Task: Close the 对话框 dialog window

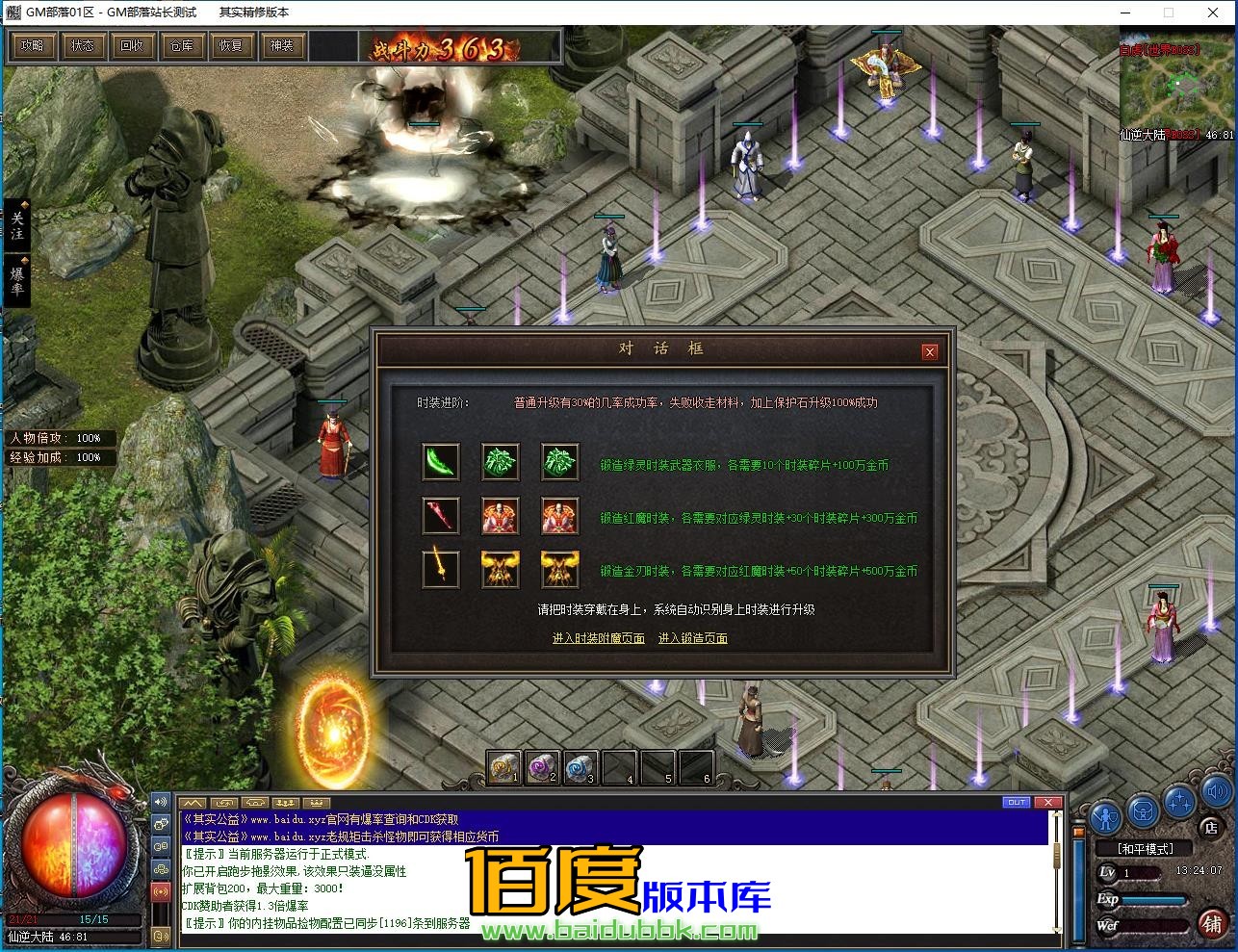Action: point(929,352)
